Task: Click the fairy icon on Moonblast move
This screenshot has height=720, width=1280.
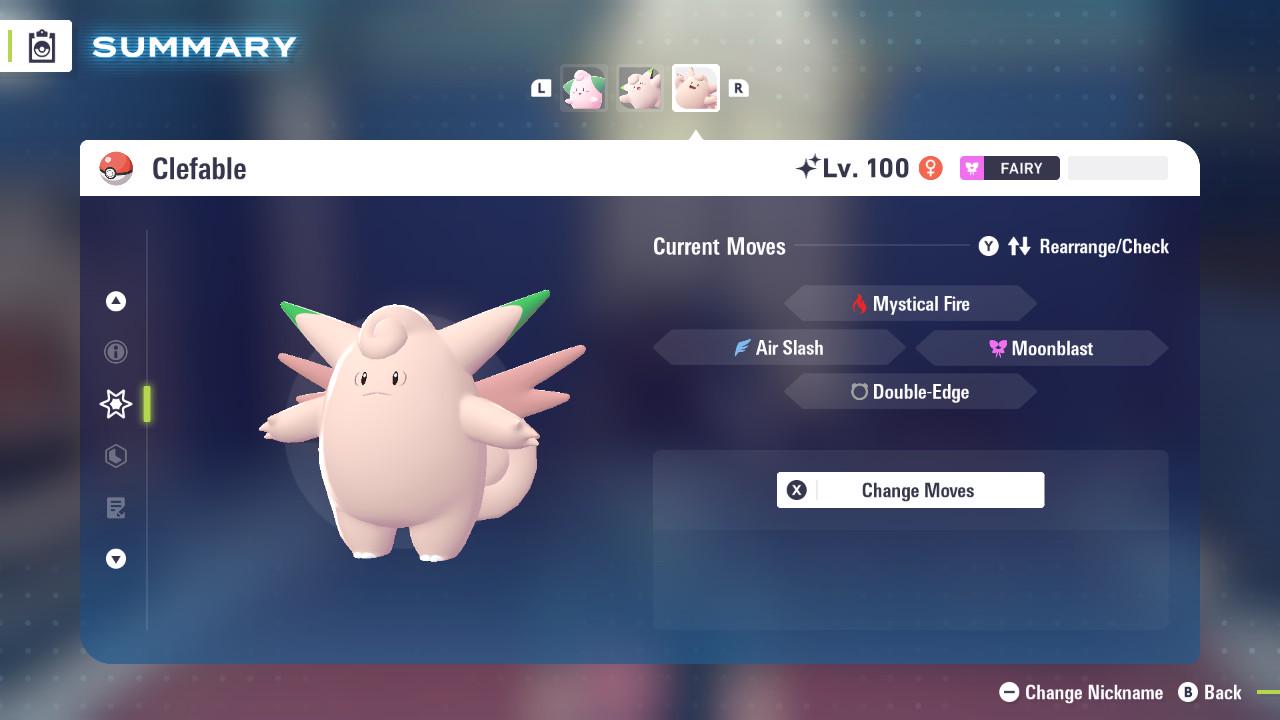Action: pos(998,348)
